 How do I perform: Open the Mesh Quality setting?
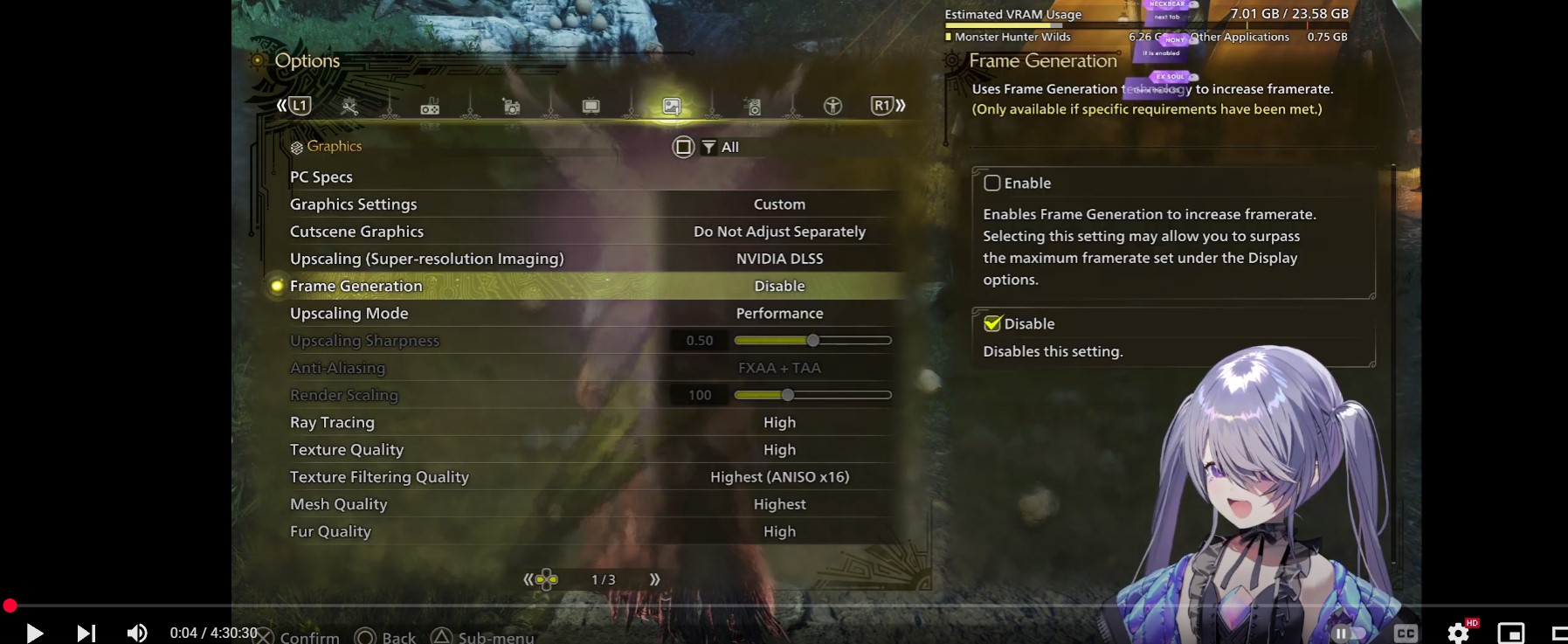click(x=339, y=504)
